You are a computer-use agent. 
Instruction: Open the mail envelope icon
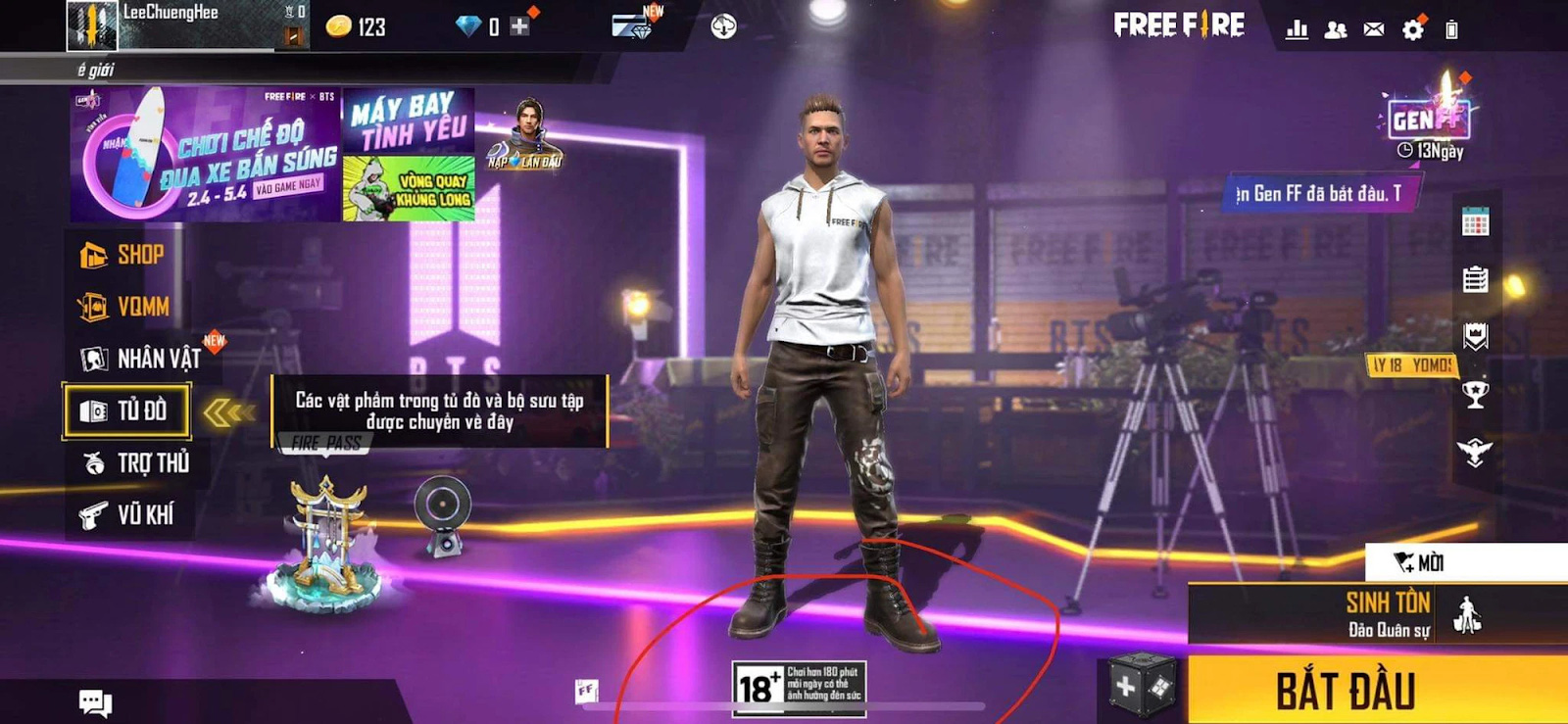coord(1374,29)
